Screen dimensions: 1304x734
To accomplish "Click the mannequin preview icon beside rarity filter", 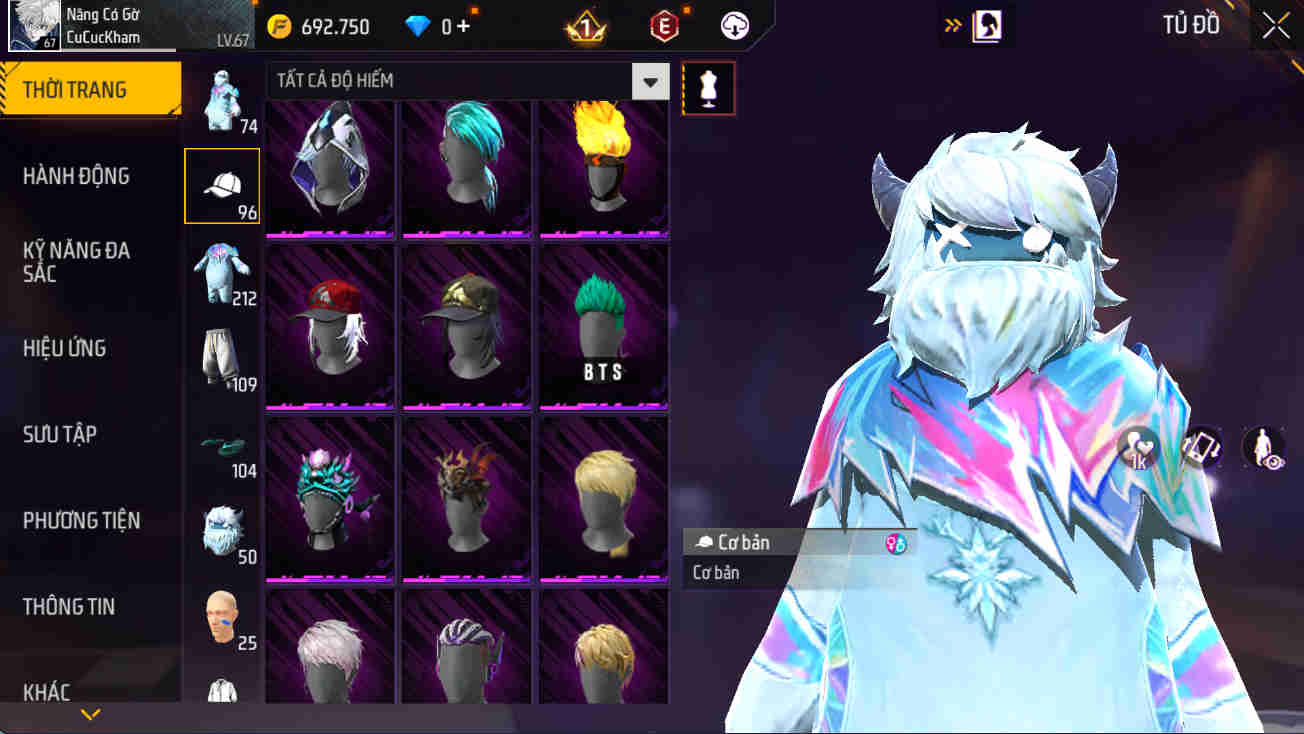I will click(708, 88).
